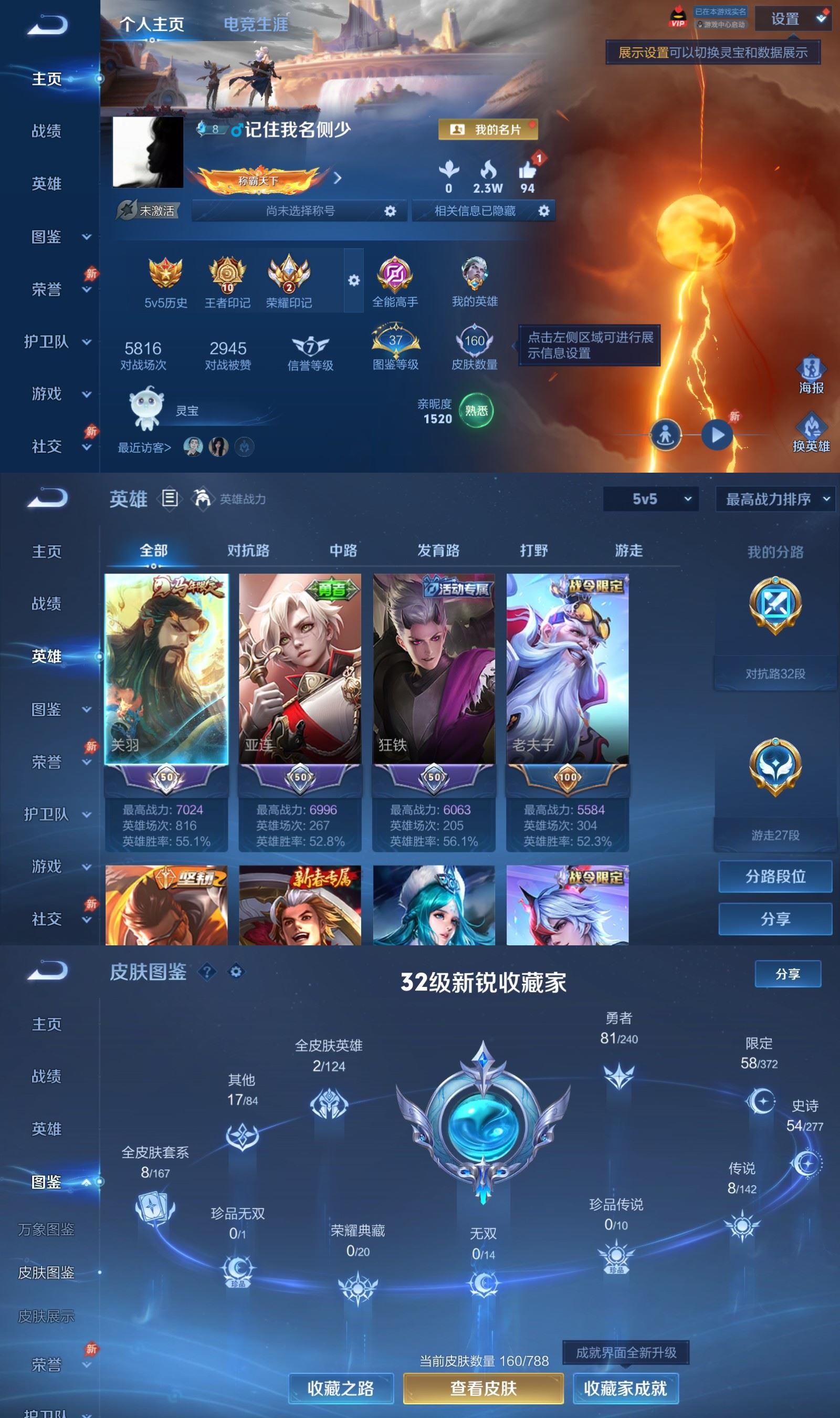Open the 海报 poster icon on the right
The height and width of the screenshot is (1418, 840).
coord(812,369)
